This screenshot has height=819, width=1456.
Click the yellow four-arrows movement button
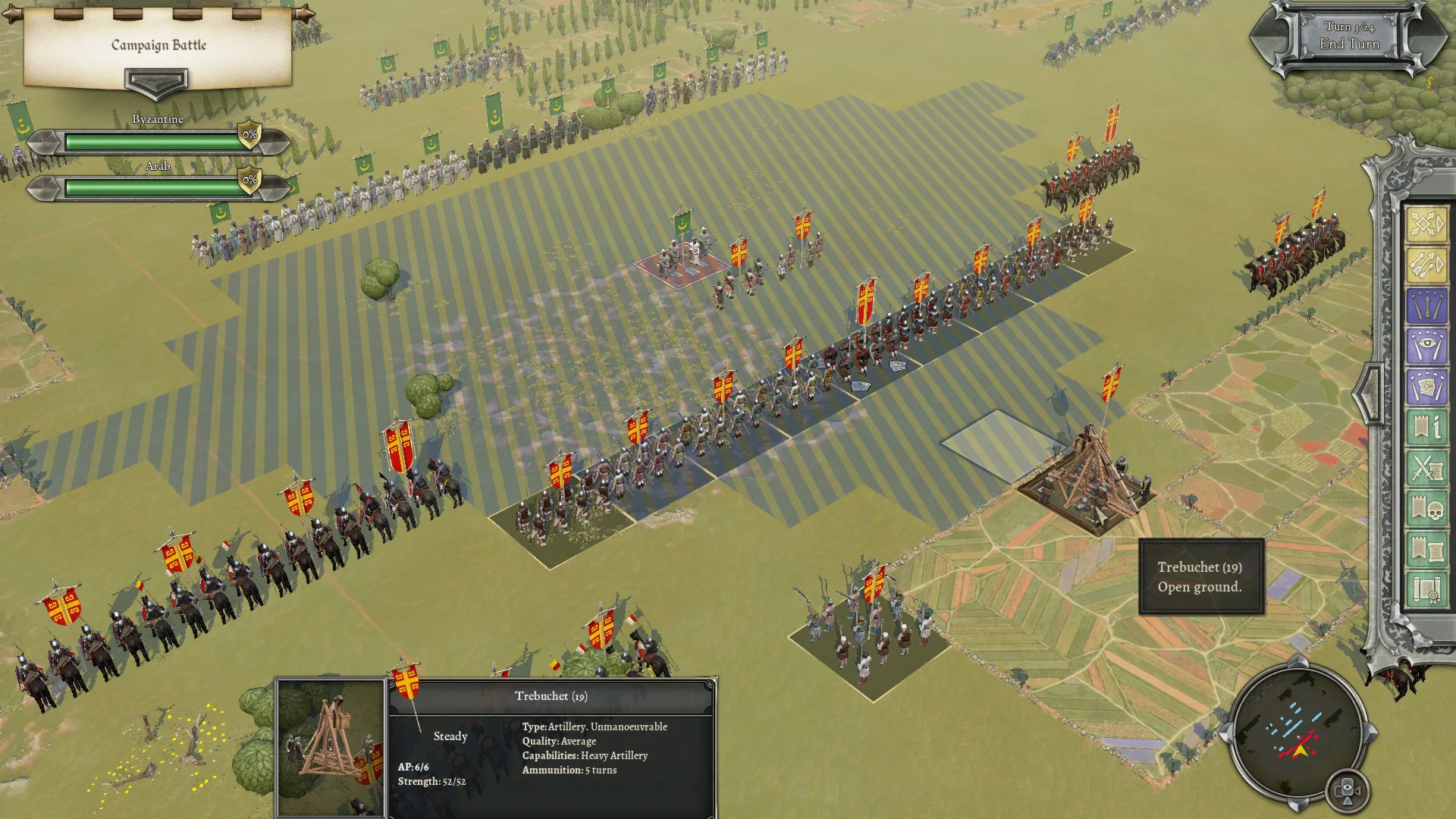coord(1426,224)
